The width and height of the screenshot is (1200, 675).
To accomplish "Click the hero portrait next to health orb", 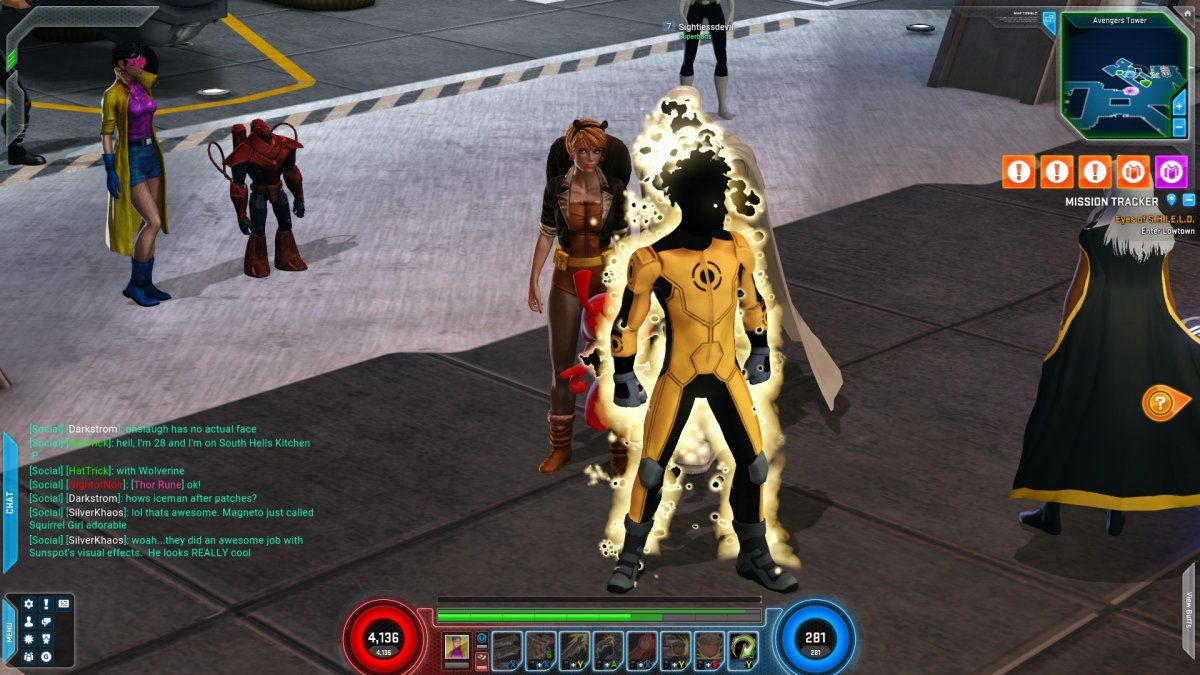I will coord(455,646).
